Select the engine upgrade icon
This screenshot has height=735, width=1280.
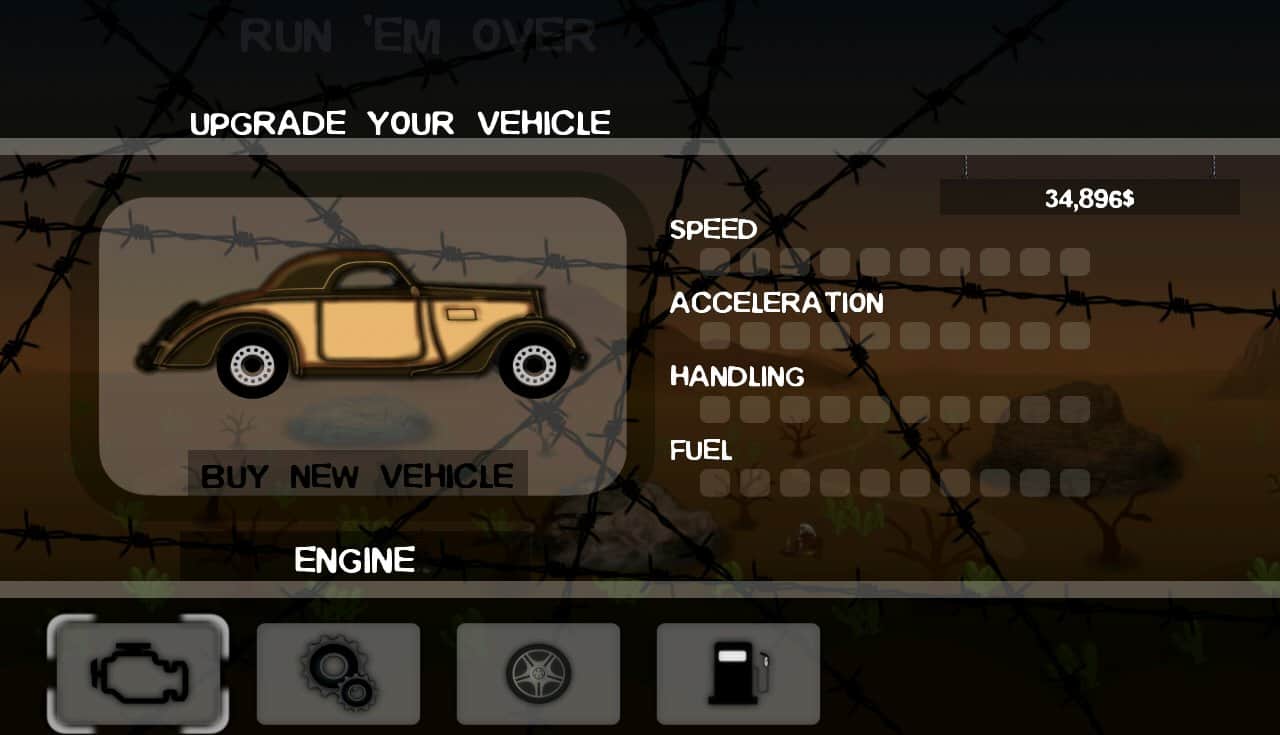(x=138, y=673)
